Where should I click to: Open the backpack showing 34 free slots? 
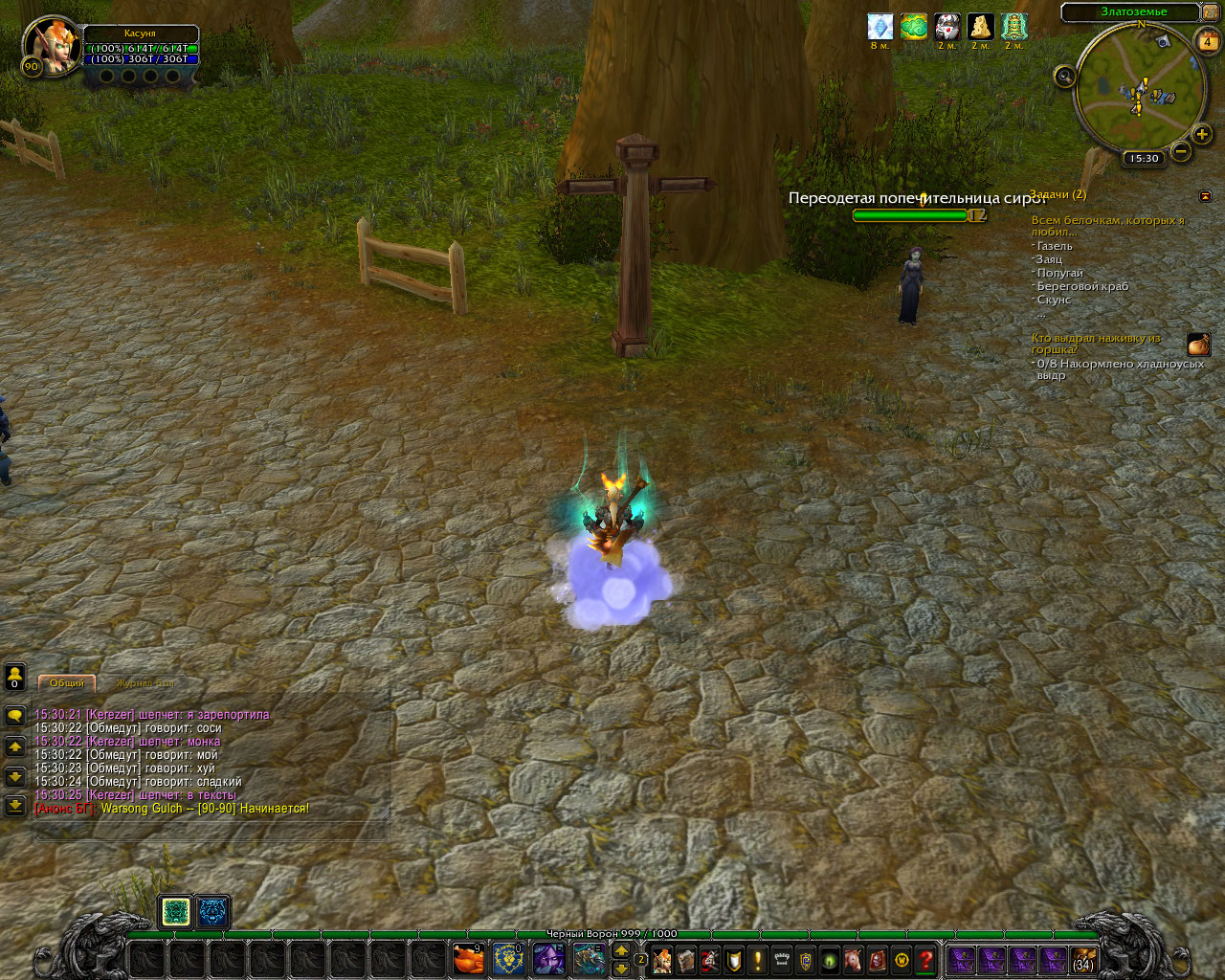click(1083, 959)
